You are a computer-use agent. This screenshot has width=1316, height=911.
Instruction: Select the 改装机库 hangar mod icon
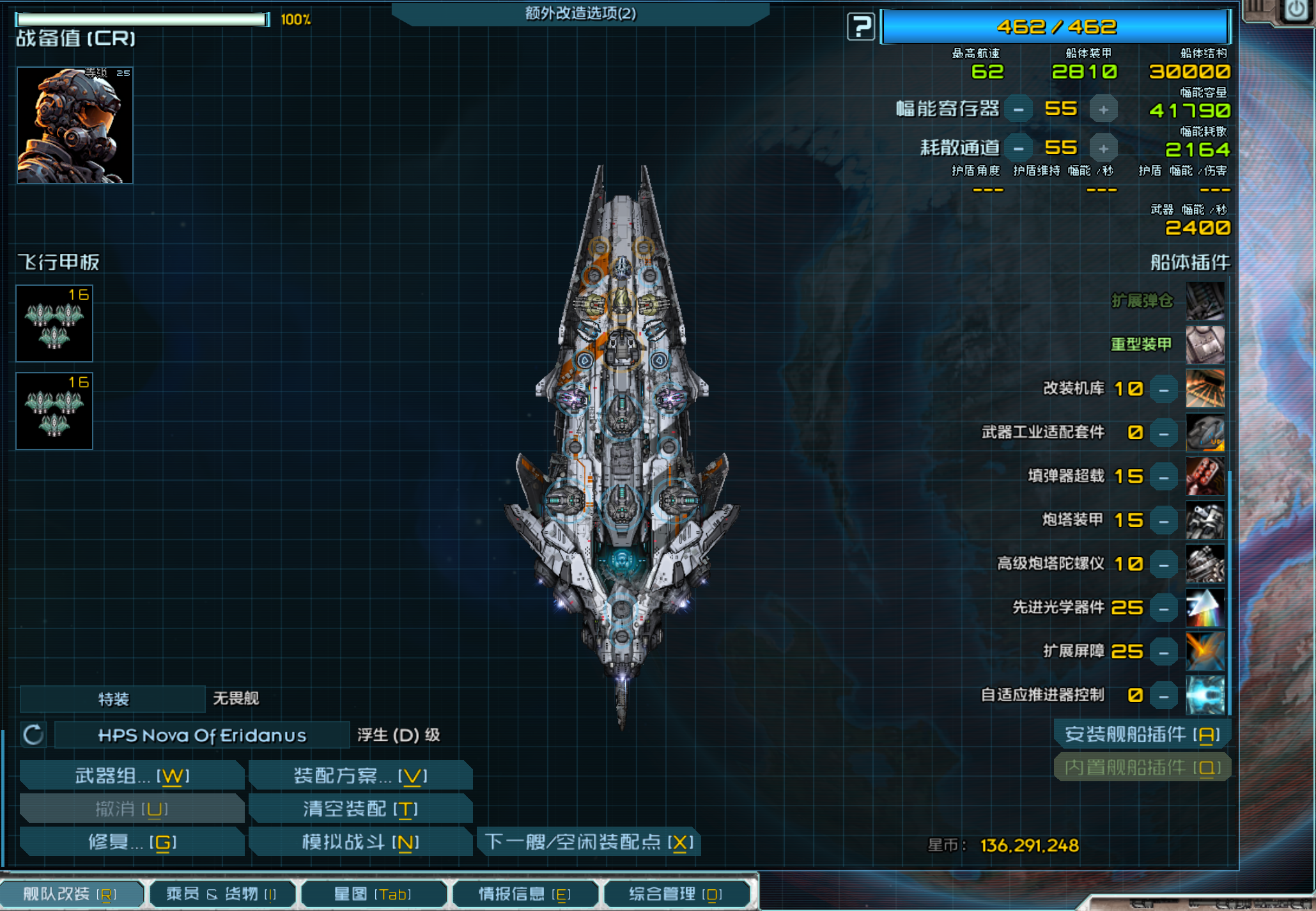[x=1206, y=389]
